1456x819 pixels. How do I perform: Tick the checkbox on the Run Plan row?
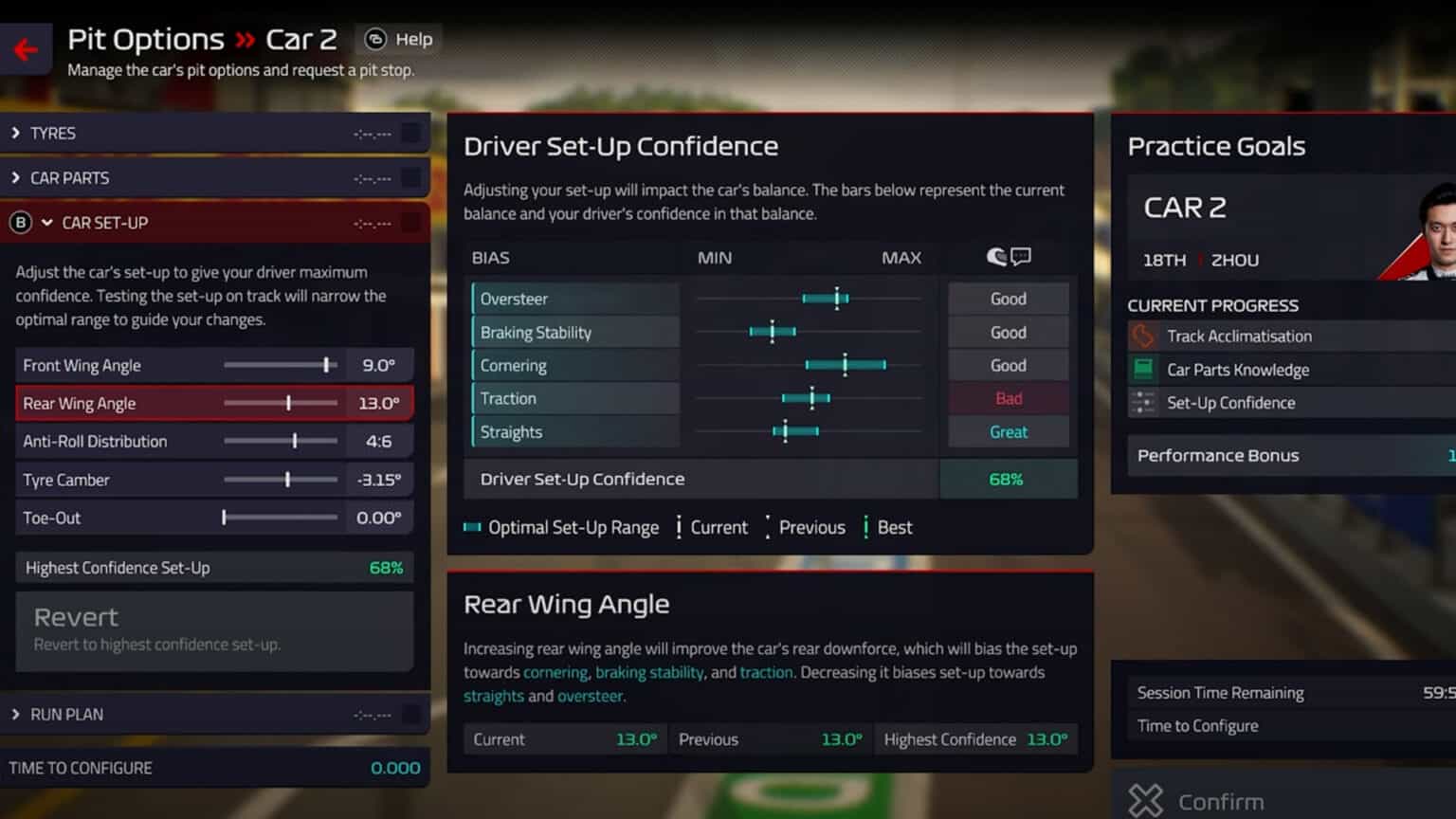pos(411,714)
